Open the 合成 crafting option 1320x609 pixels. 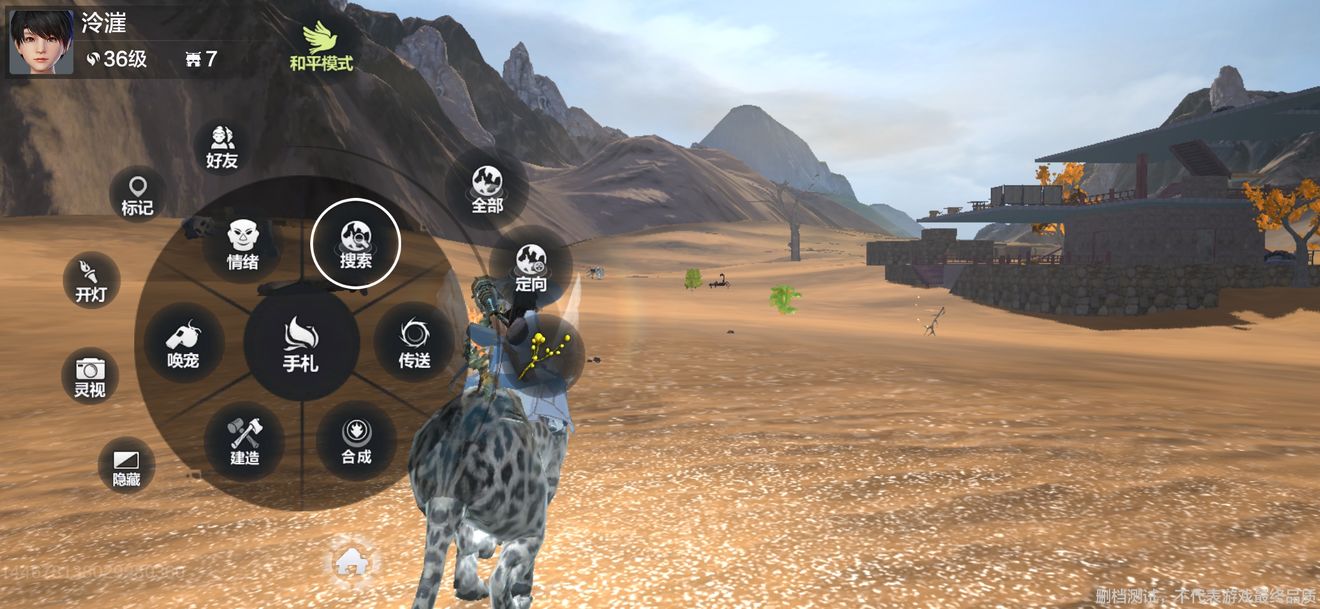(356, 440)
